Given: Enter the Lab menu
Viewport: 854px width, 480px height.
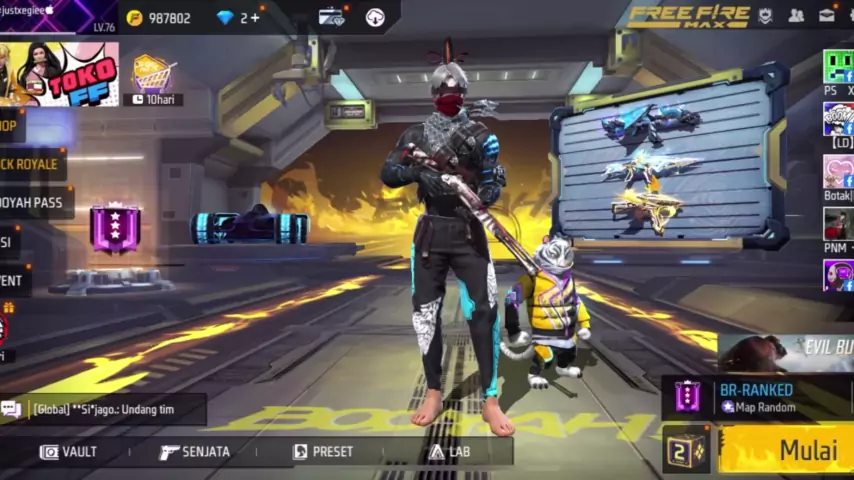Looking at the screenshot, I should [x=449, y=452].
